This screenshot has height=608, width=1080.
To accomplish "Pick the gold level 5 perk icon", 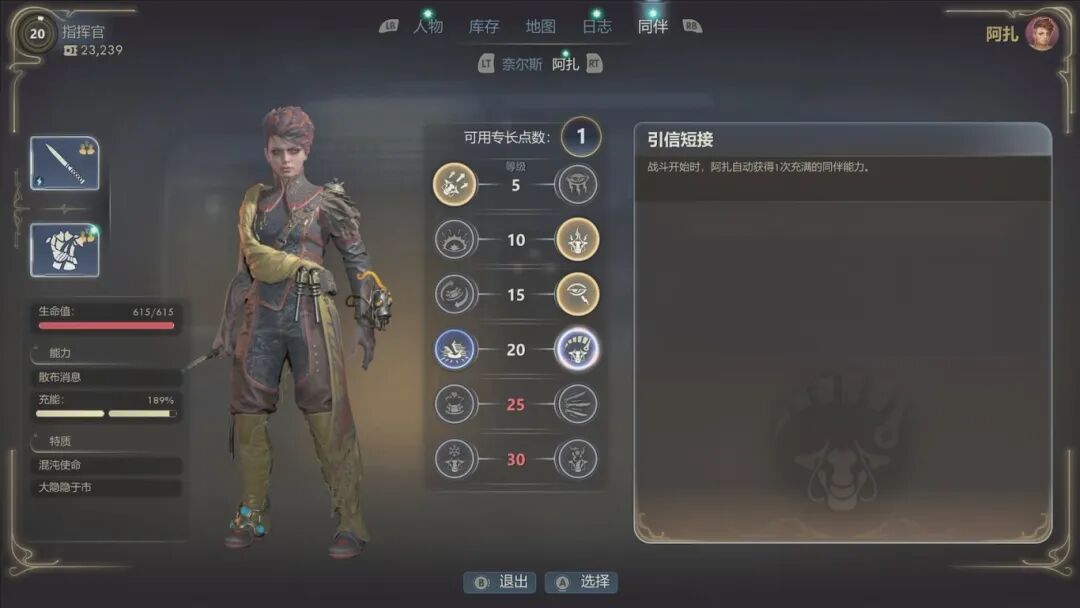I will click(455, 185).
